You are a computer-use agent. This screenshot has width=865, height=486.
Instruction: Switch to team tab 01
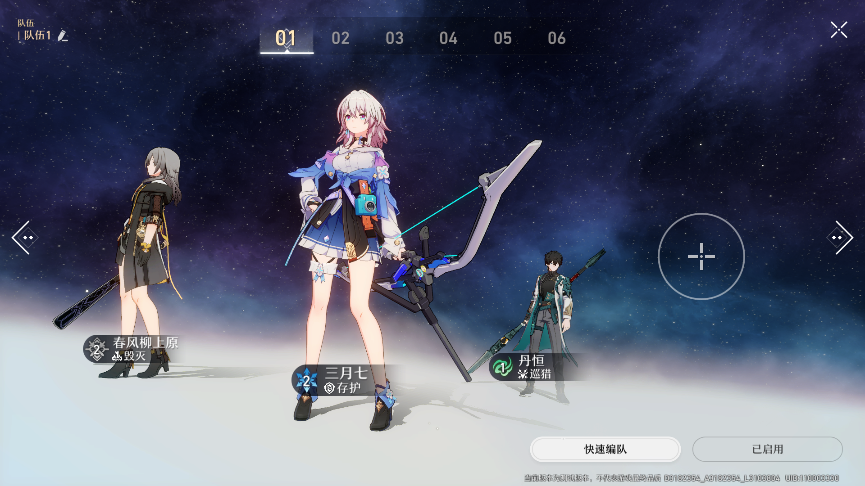286,38
